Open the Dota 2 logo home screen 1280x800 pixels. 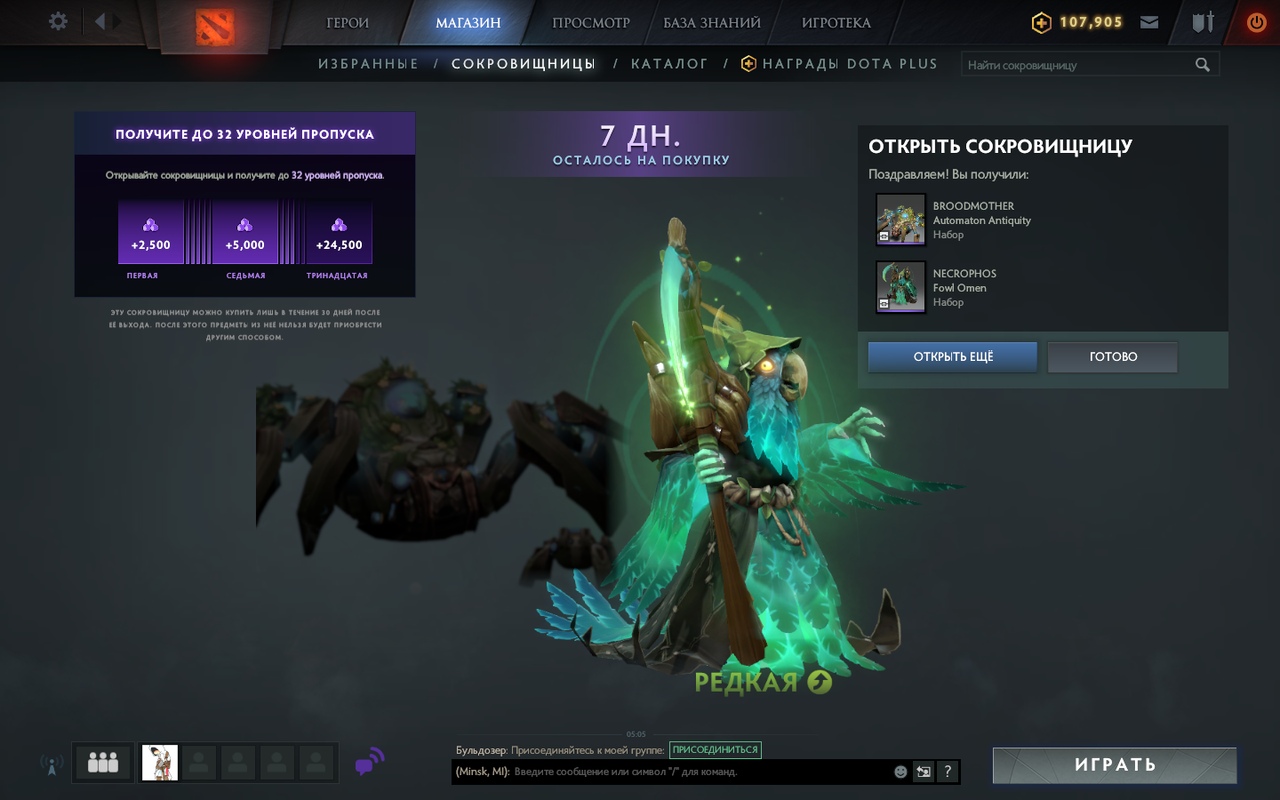(x=216, y=25)
